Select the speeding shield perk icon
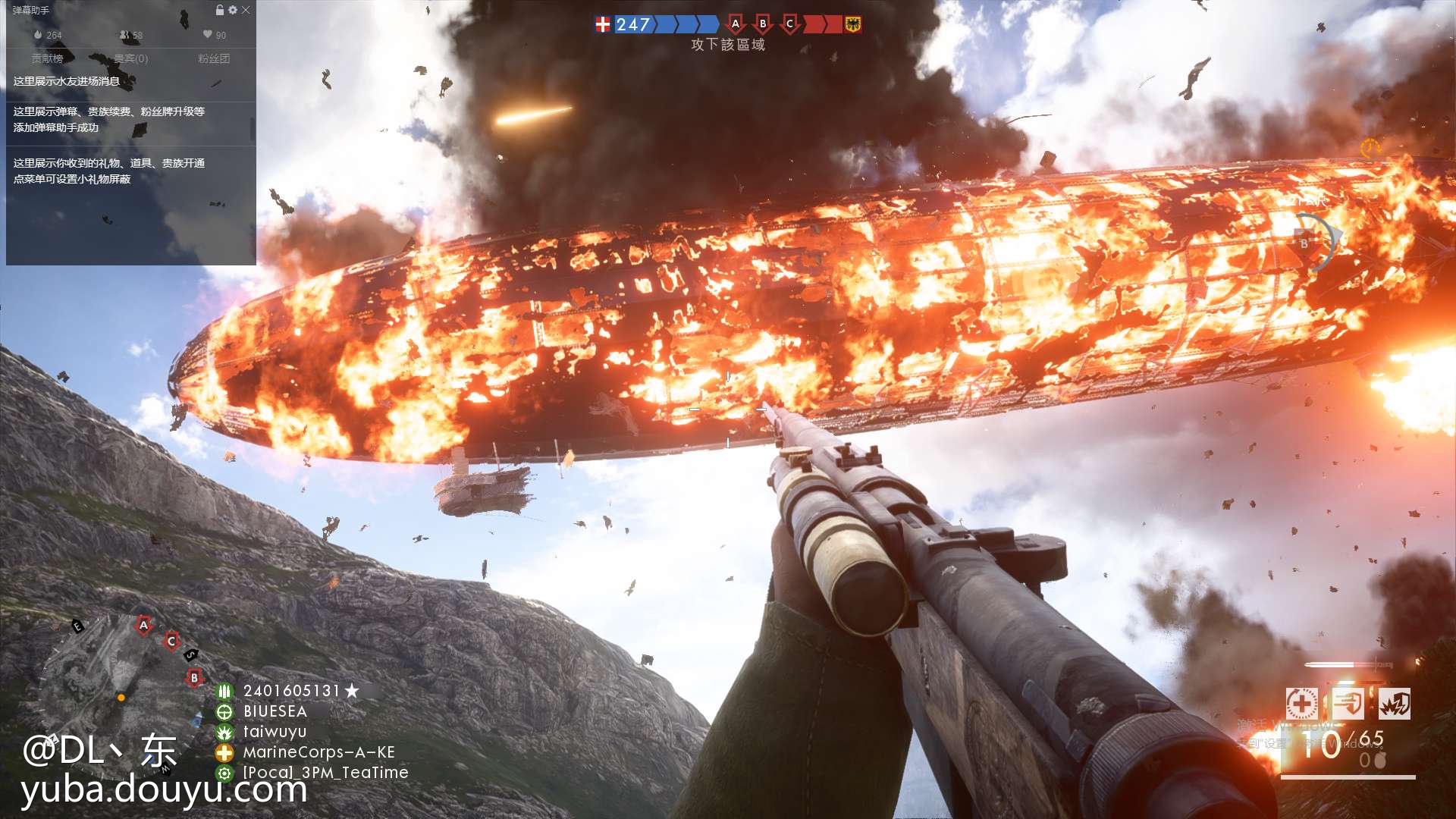The height and width of the screenshot is (819, 1456). click(1348, 704)
